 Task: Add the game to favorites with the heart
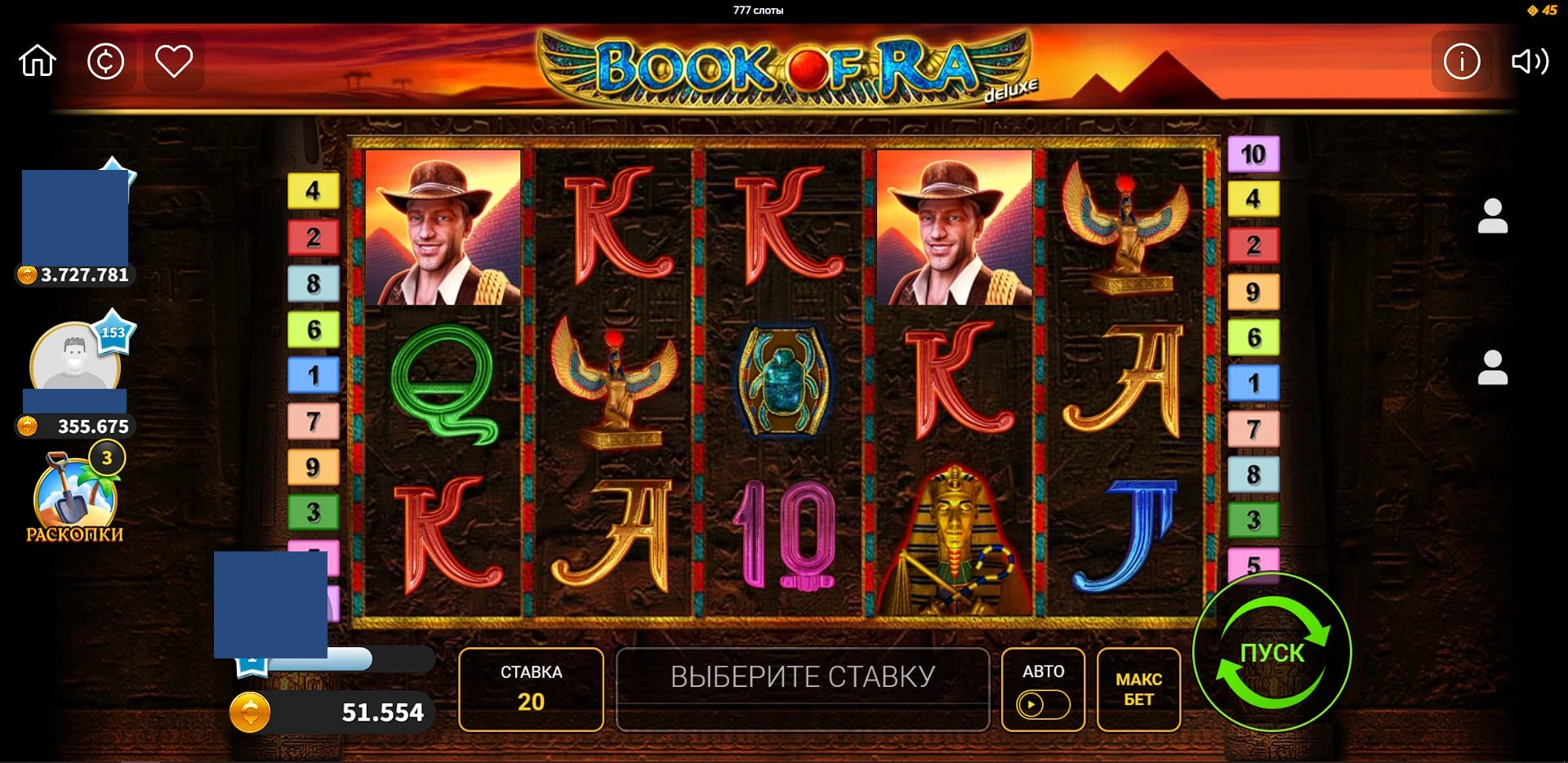coord(174,61)
